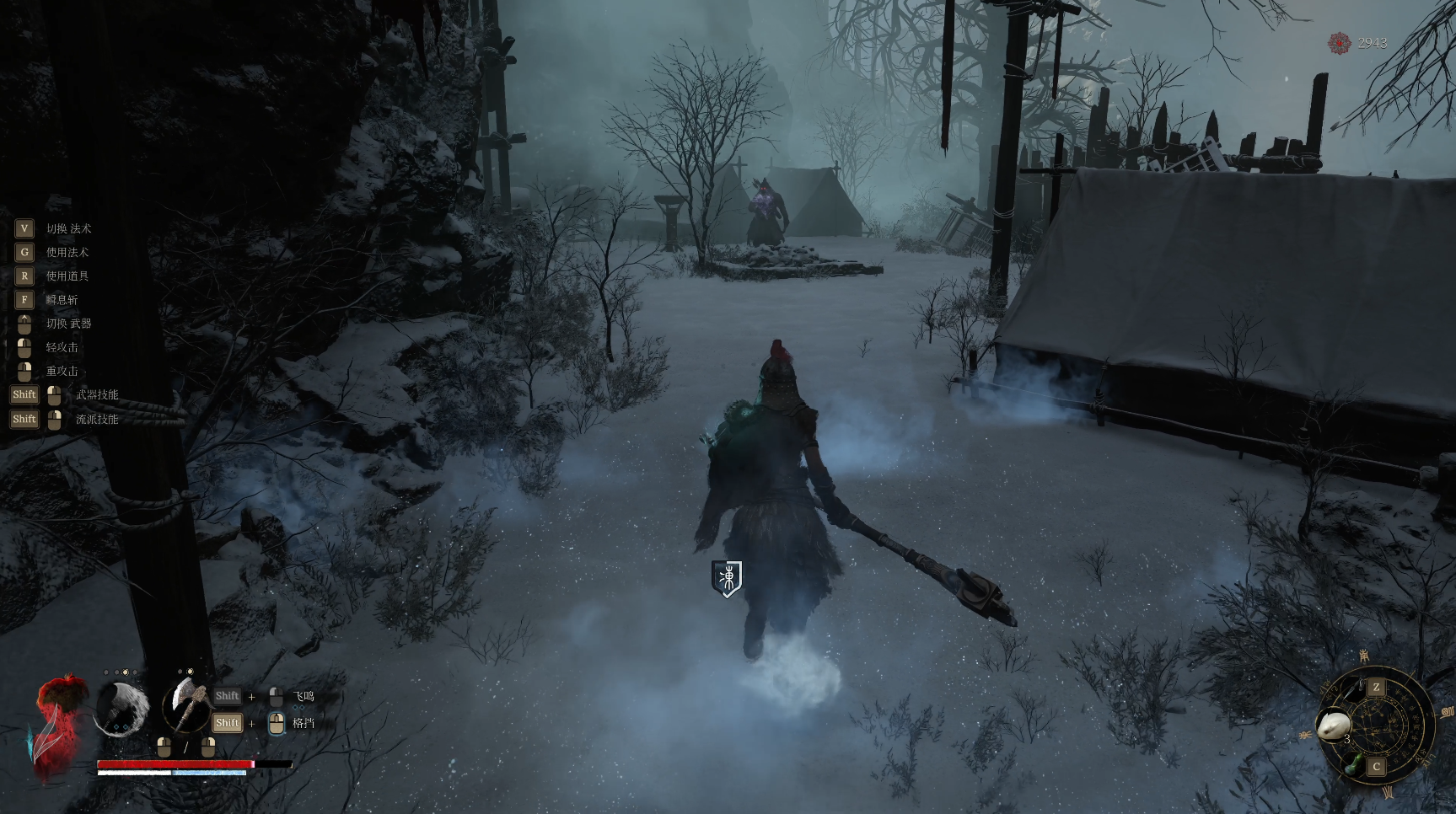The width and height of the screenshot is (1456, 814).
Task: Click the frost status shield icon
Action: coord(727,578)
